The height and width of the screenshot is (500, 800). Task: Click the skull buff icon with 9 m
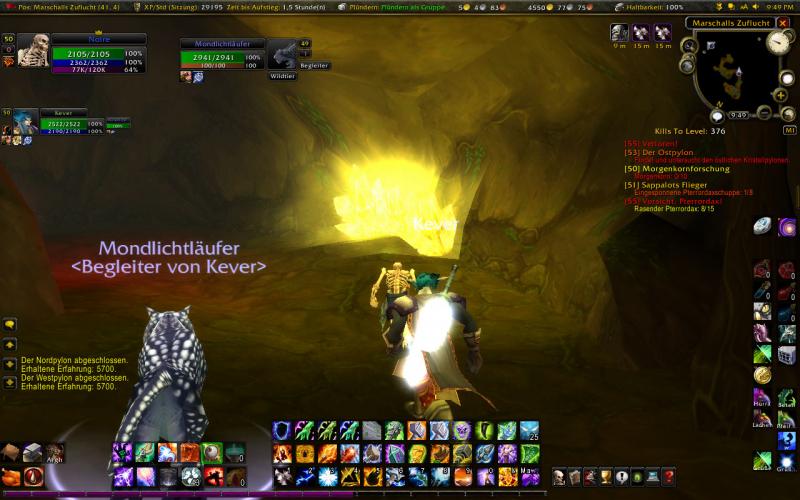pos(619,33)
